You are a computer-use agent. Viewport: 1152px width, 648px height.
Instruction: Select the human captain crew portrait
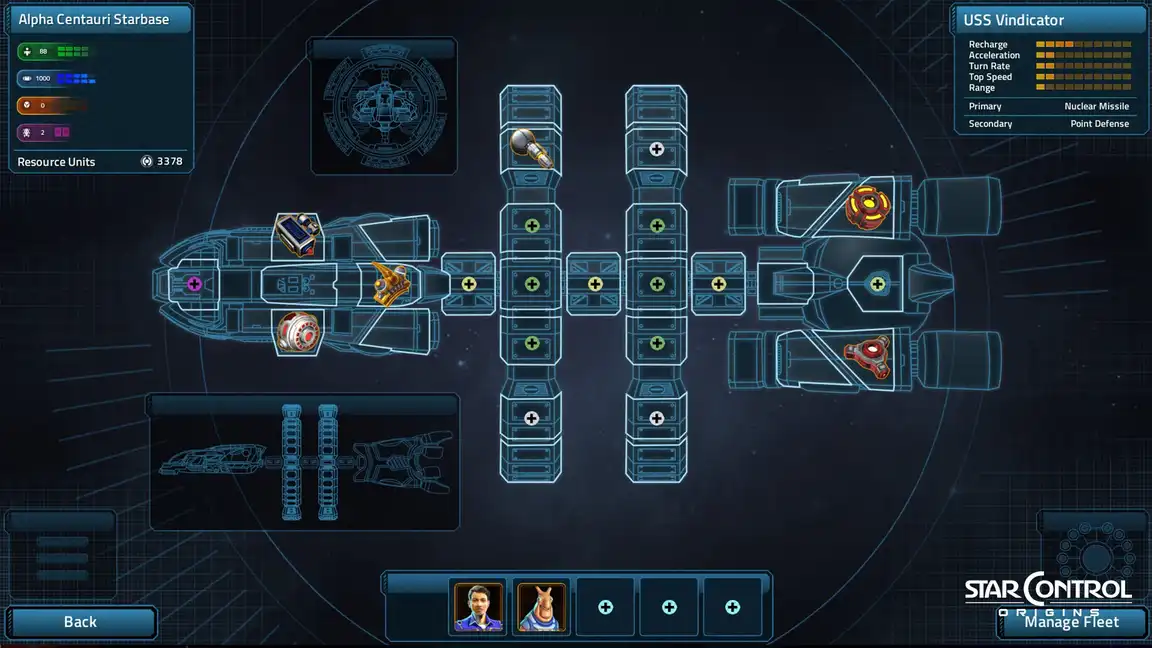pos(479,607)
